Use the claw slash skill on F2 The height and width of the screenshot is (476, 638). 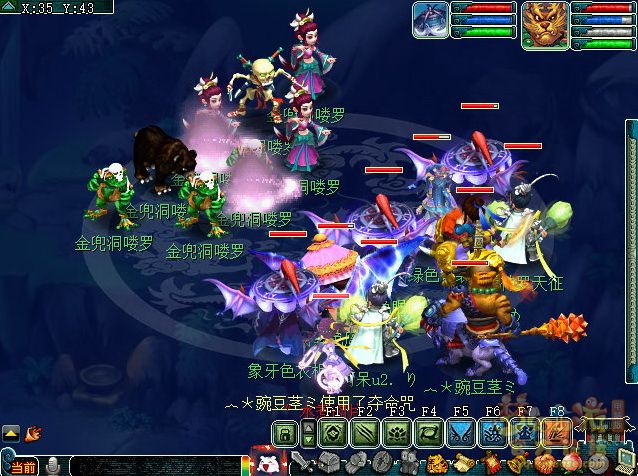(365, 433)
